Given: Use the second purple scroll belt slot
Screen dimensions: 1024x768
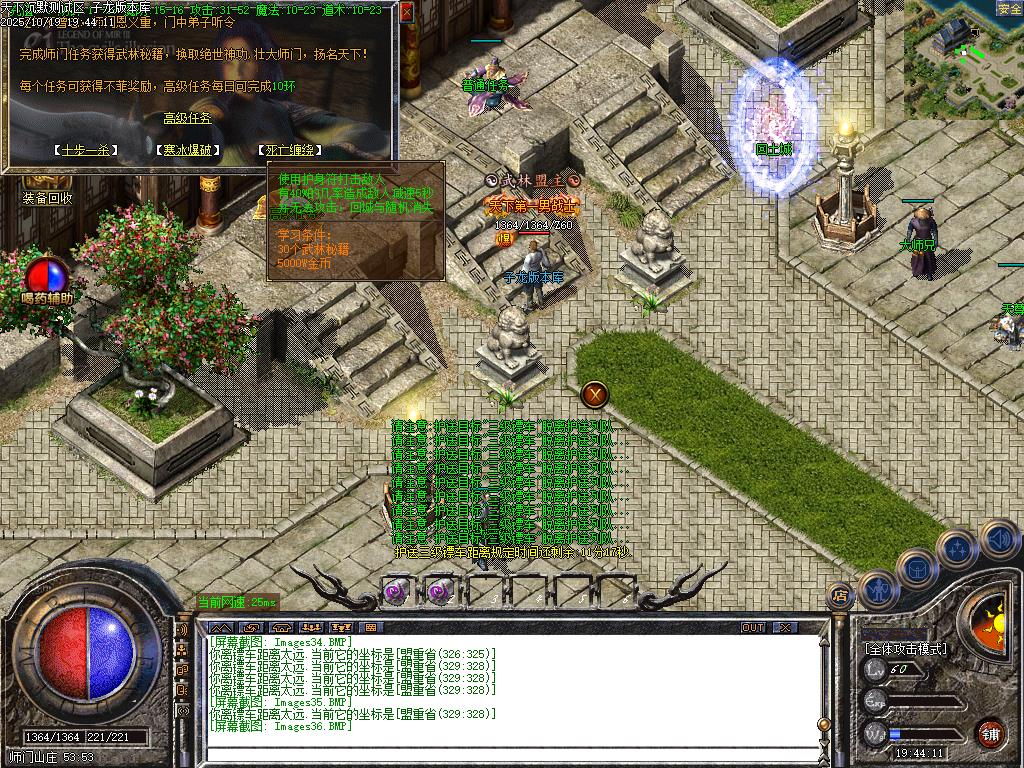Looking at the screenshot, I should (440, 591).
